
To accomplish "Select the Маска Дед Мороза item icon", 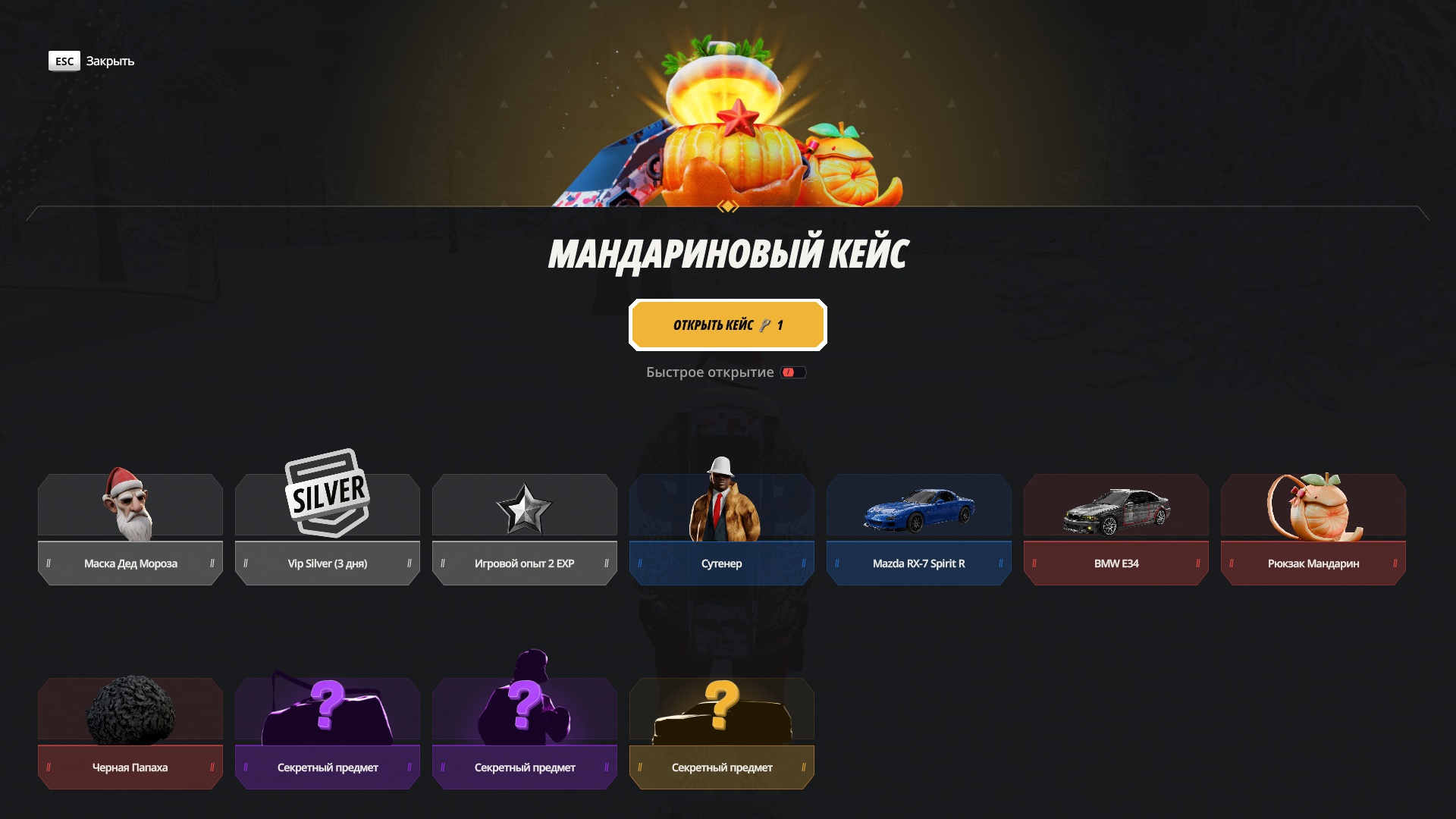I will tap(130, 504).
